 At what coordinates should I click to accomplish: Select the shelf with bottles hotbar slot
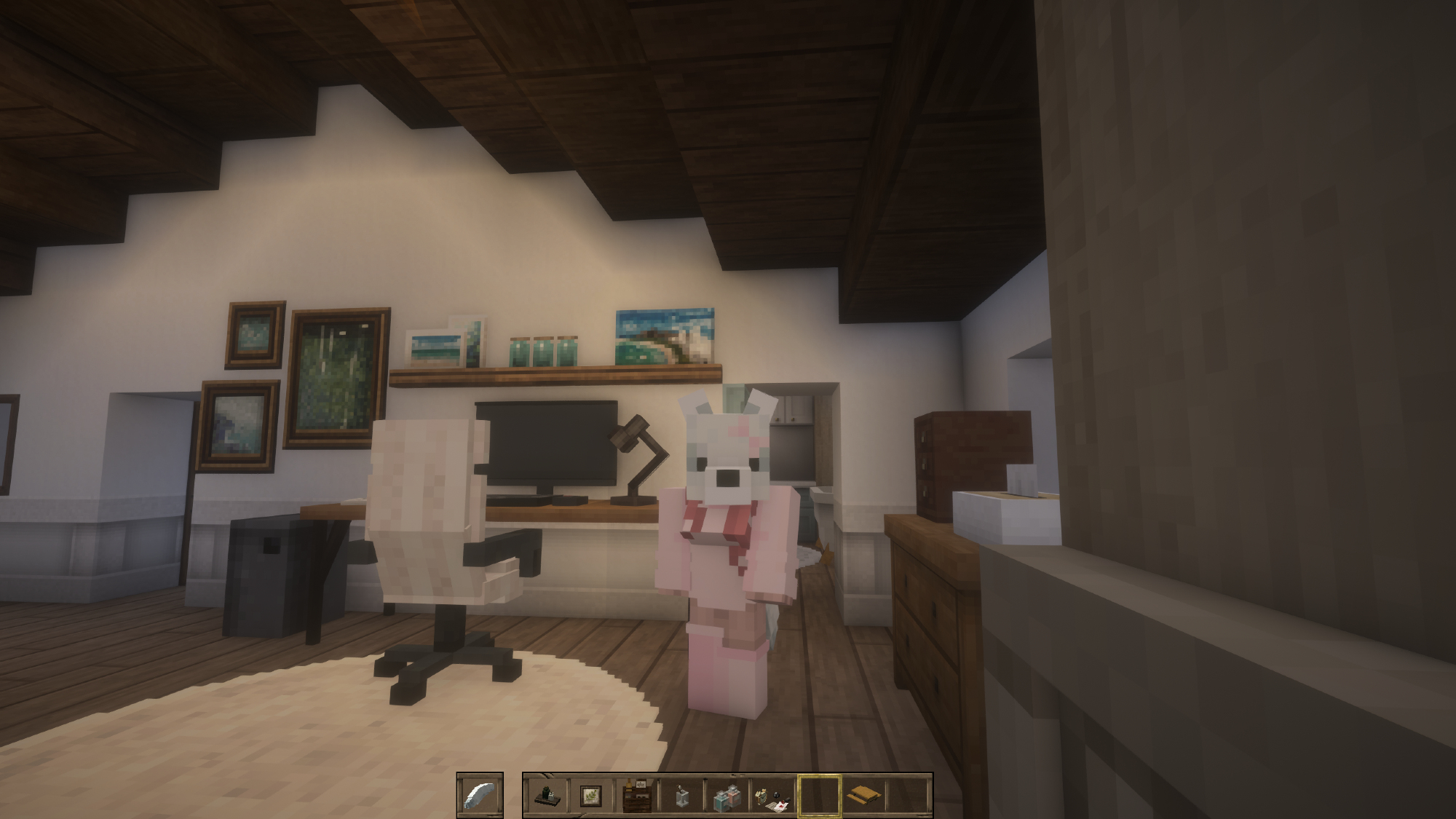click(x=546, y=795)
